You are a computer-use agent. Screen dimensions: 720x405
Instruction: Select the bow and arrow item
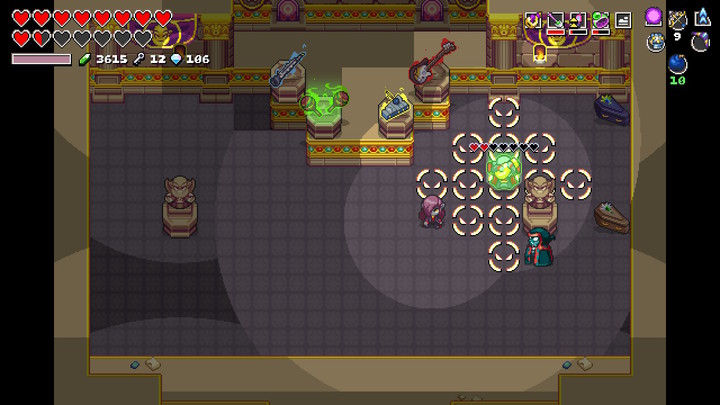(677, 18)
